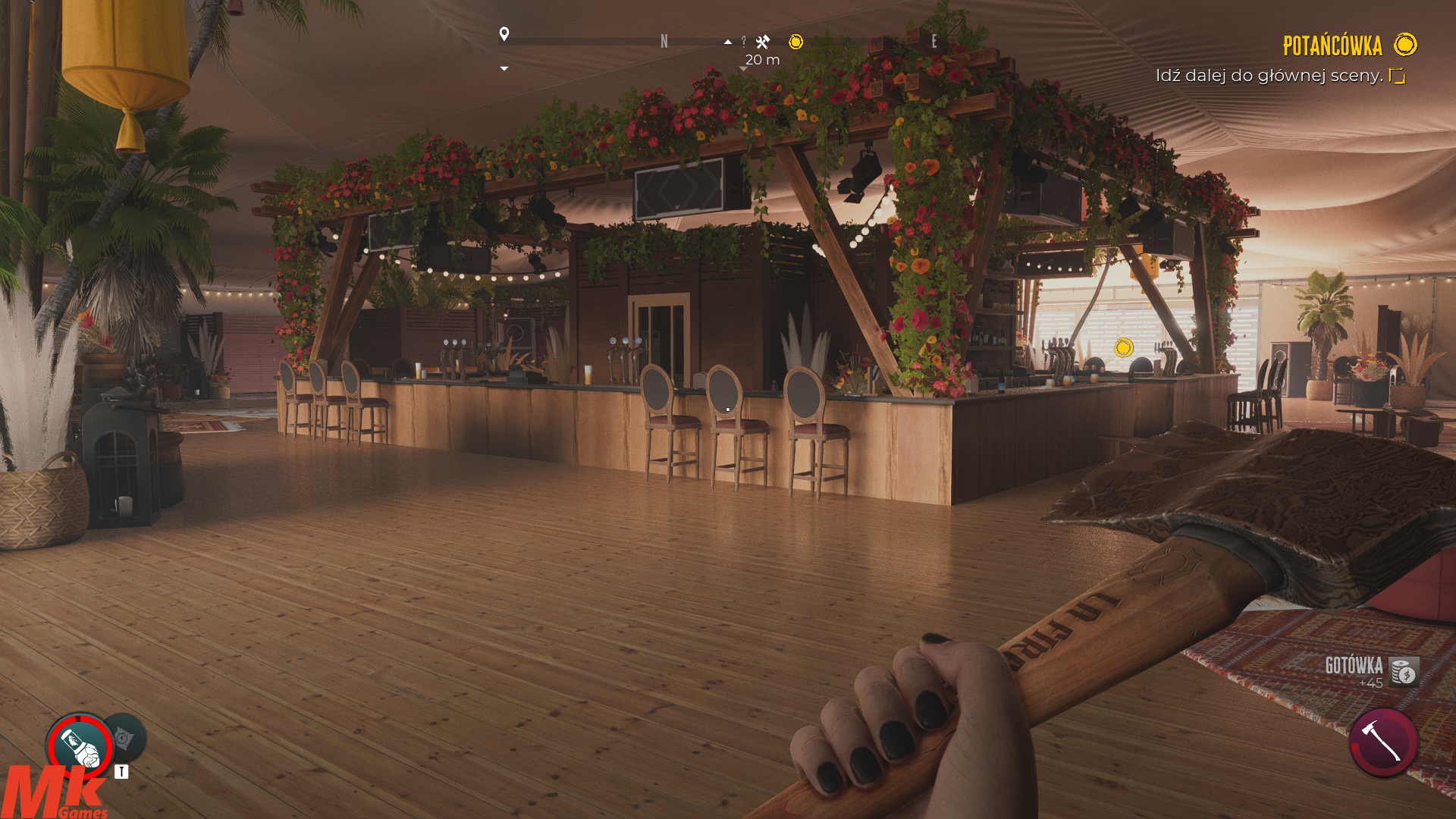
Task: Click the dimmed secondary curveball icon
Action: click(x=125, y=737)
